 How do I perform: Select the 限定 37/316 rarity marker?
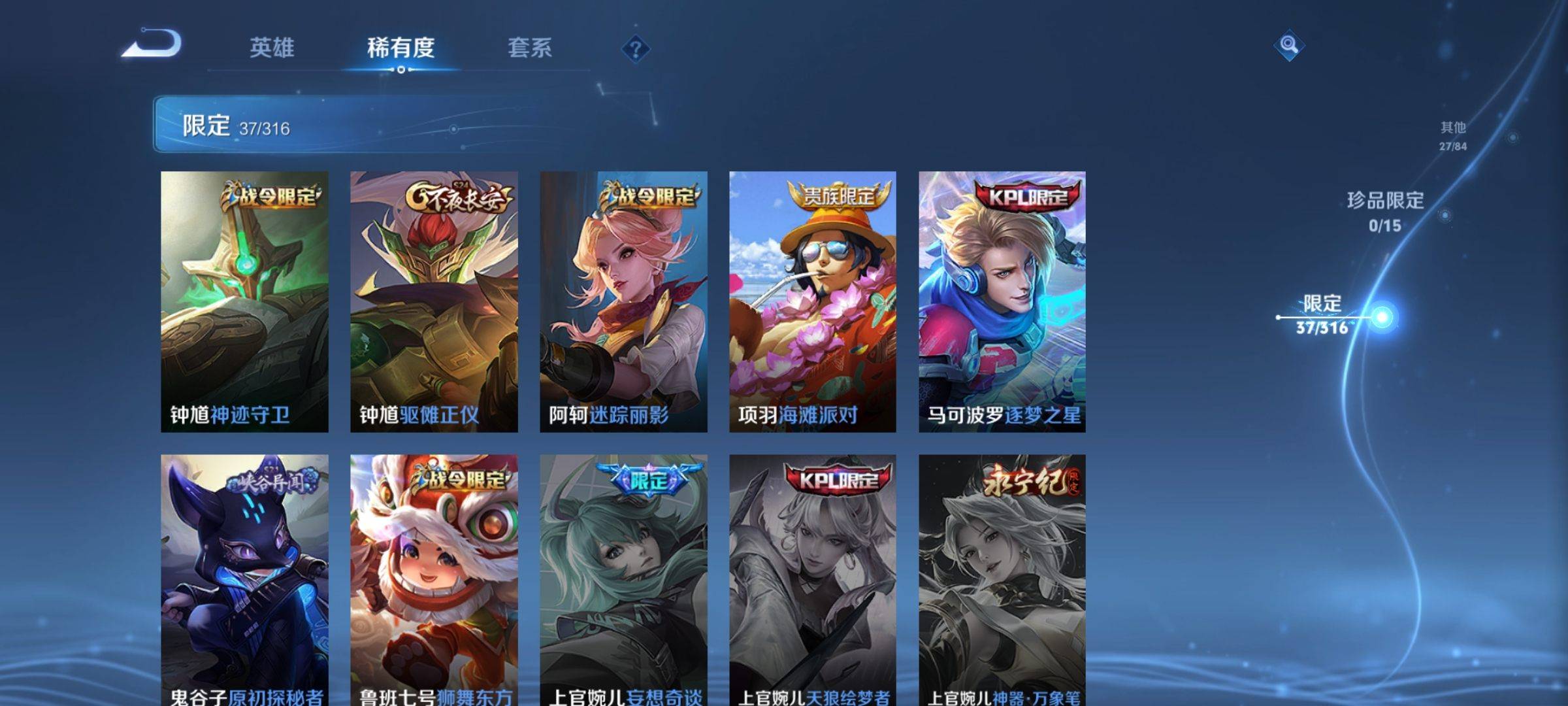point(1322,315)
